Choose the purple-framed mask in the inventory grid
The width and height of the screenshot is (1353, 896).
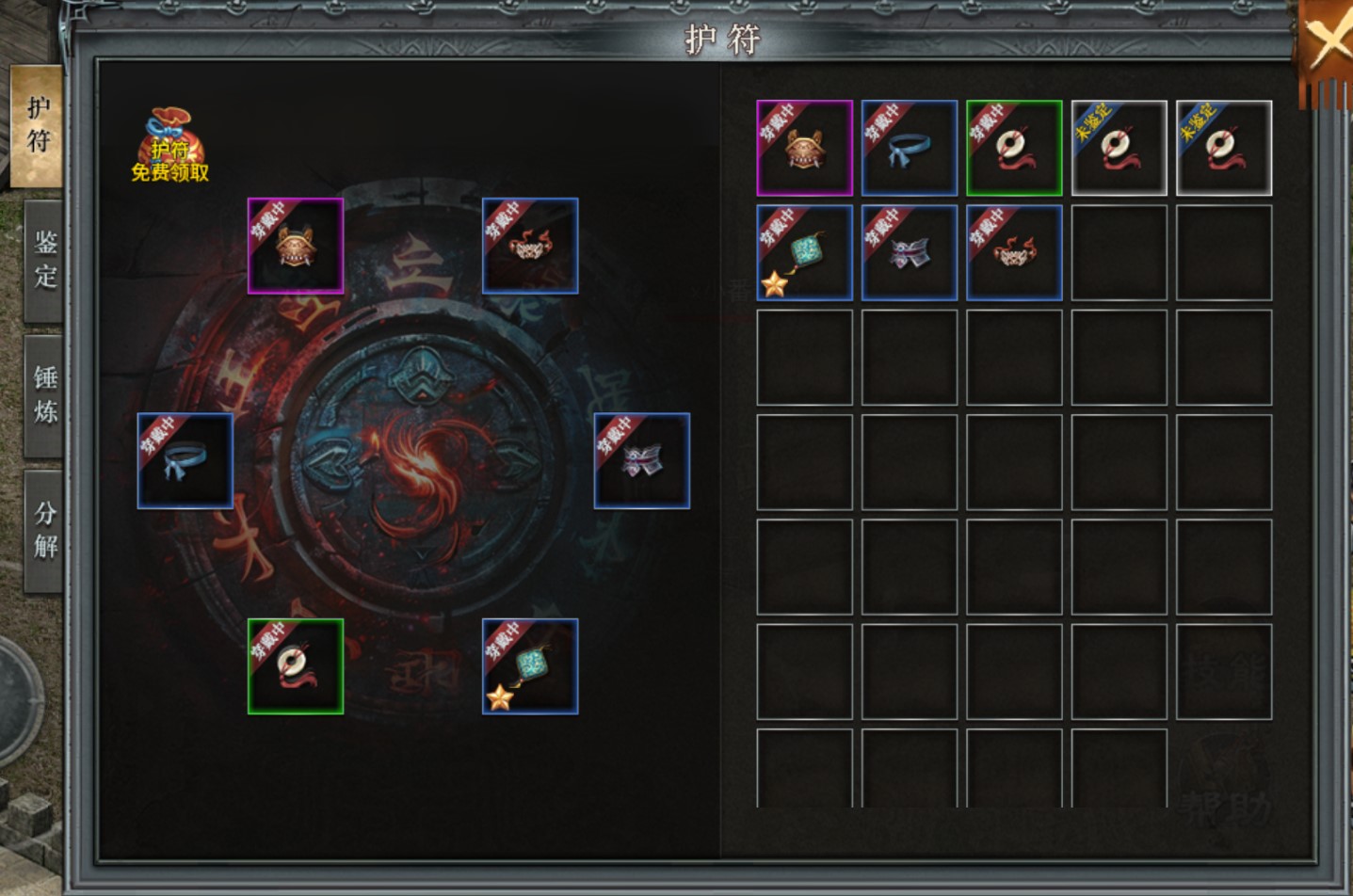[805, 149]
